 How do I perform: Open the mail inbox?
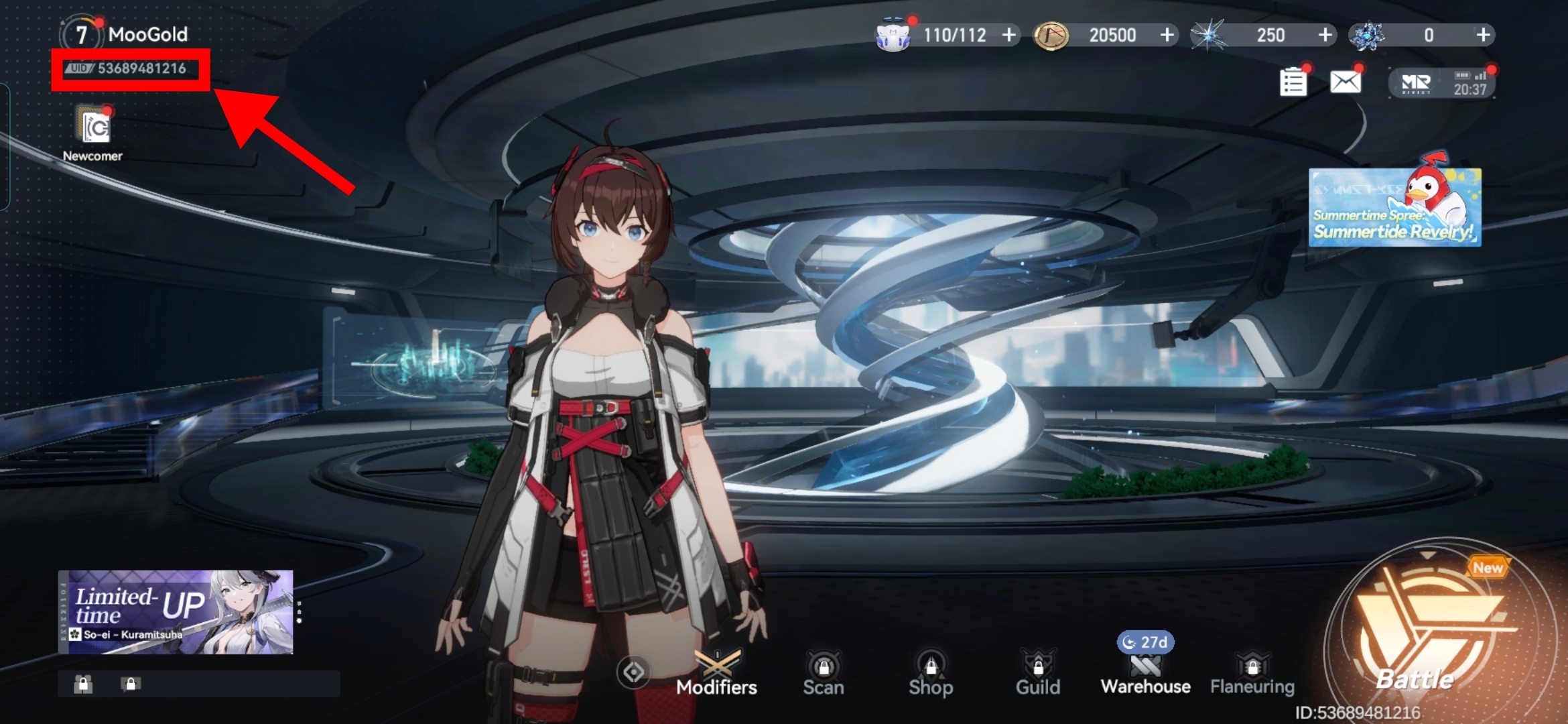click(1345, 80)
